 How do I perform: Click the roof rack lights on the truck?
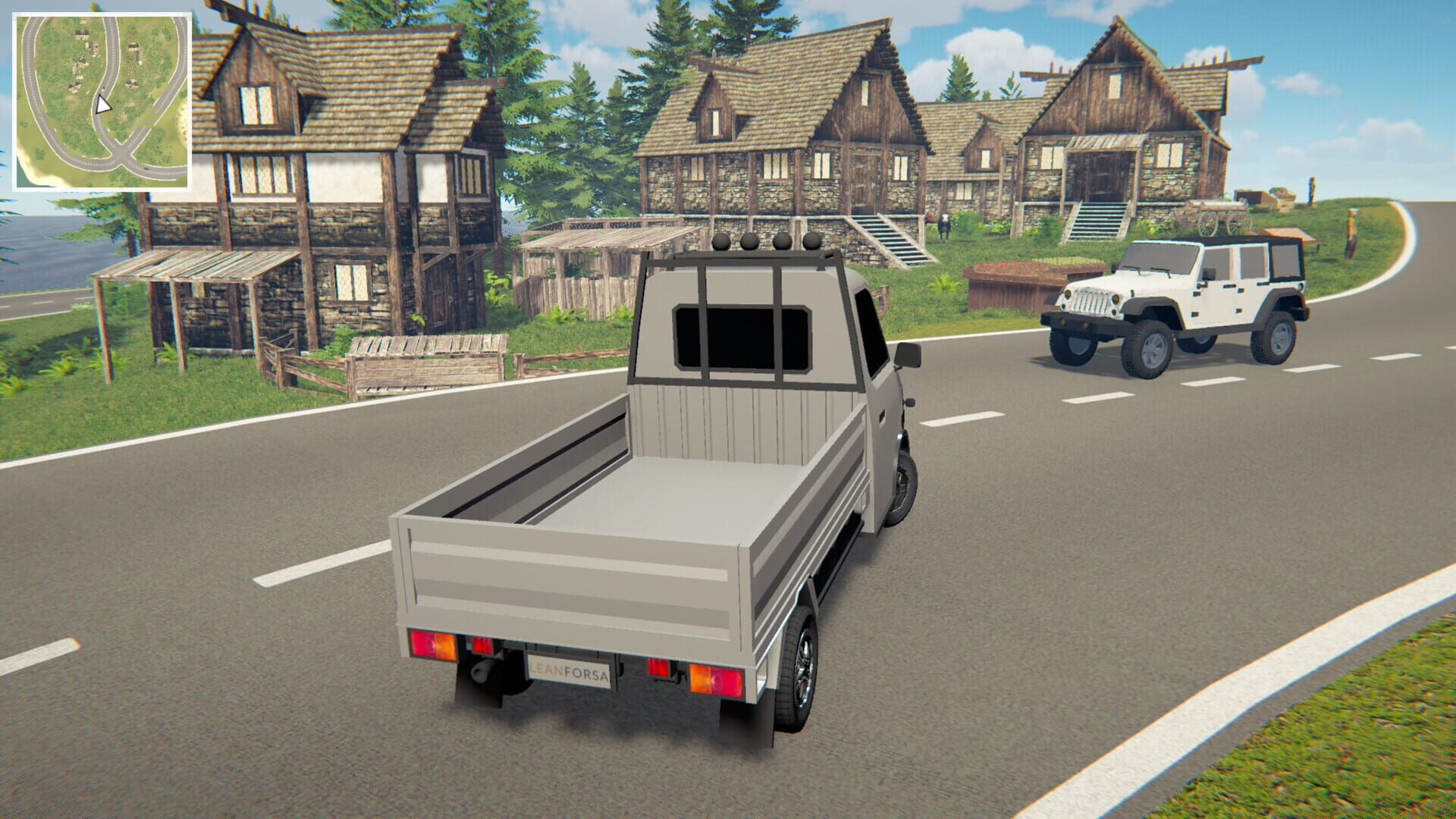coord(766,243)
